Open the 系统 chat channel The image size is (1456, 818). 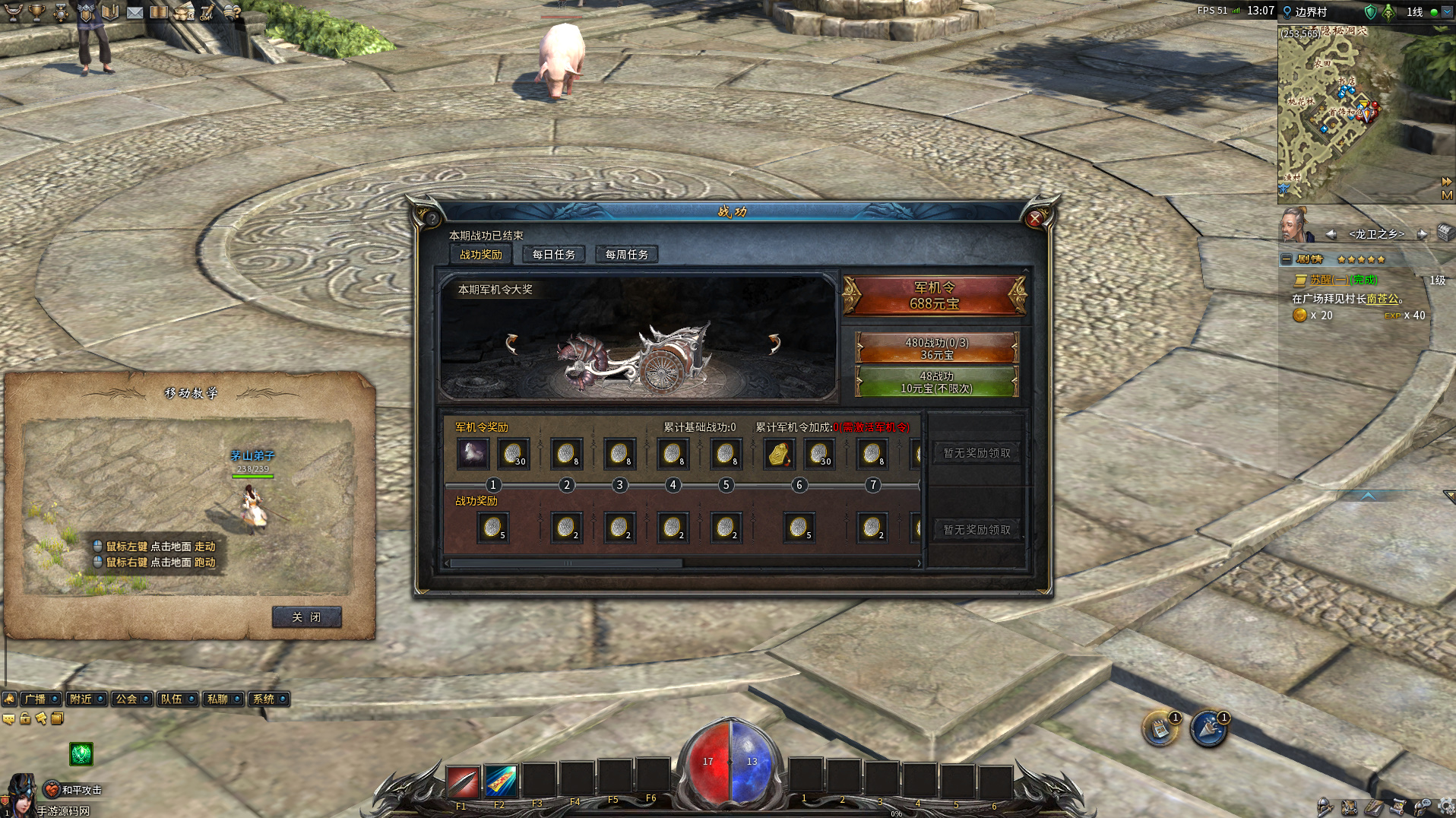pyautogui.click(x=264, y=699)
